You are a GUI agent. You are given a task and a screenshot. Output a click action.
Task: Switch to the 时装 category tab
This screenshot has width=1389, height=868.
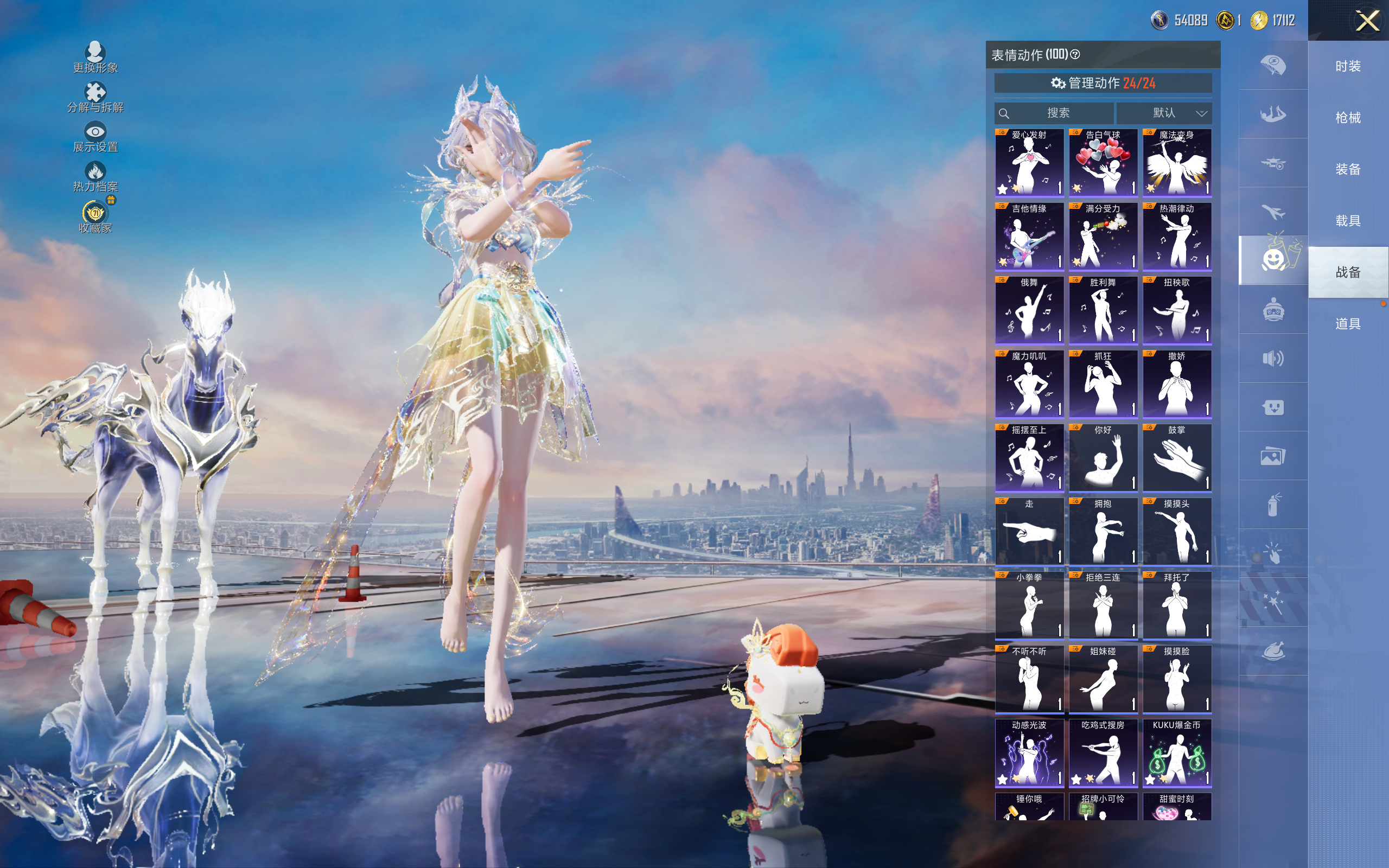click(1348, 67)
